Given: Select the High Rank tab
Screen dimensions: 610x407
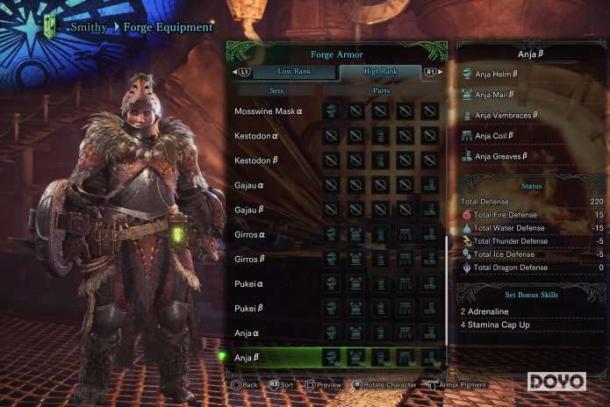Looking at the screenshot, I should (382, 72).
